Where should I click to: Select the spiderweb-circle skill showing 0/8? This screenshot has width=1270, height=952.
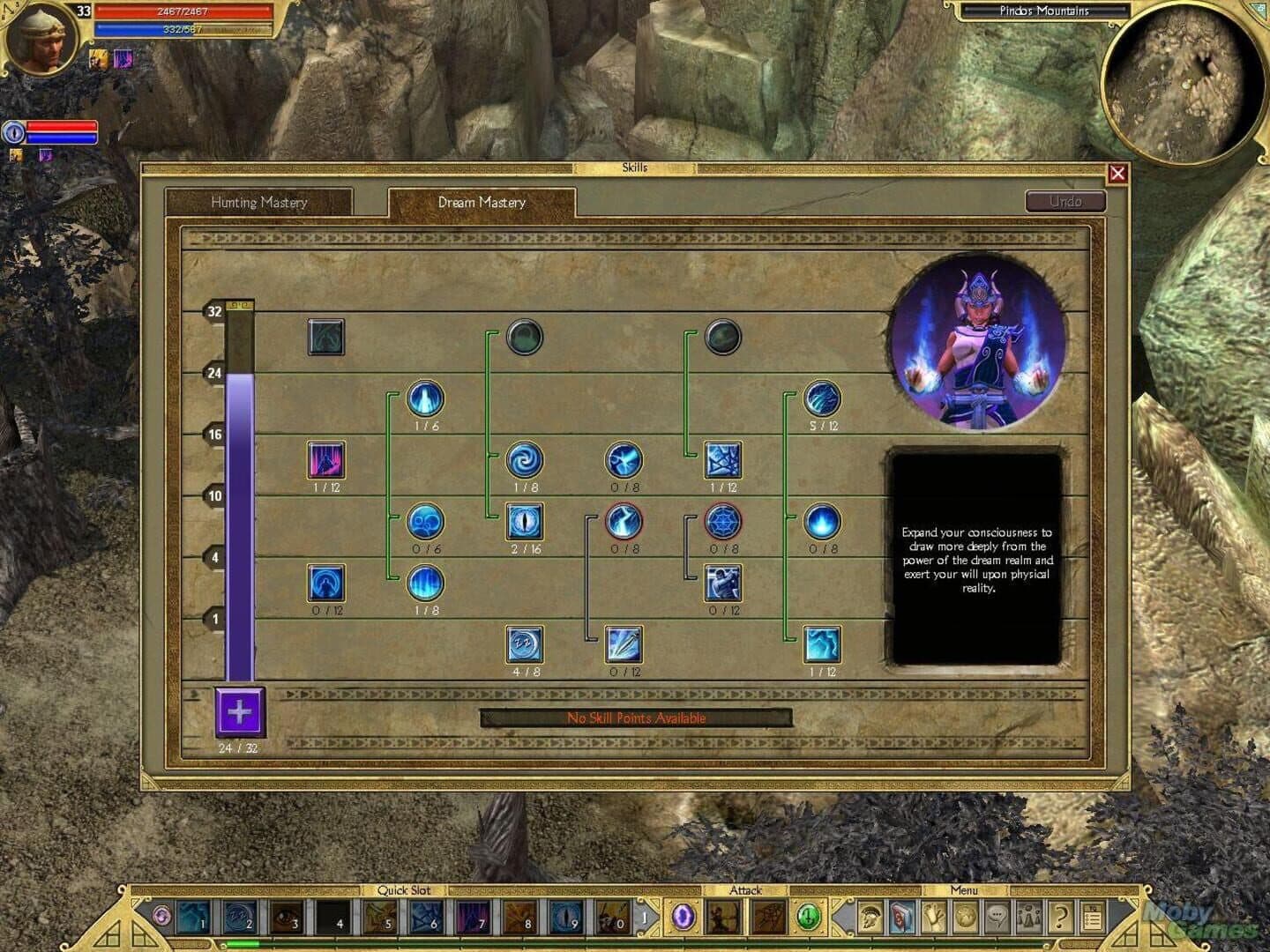[x=725, y=524]
